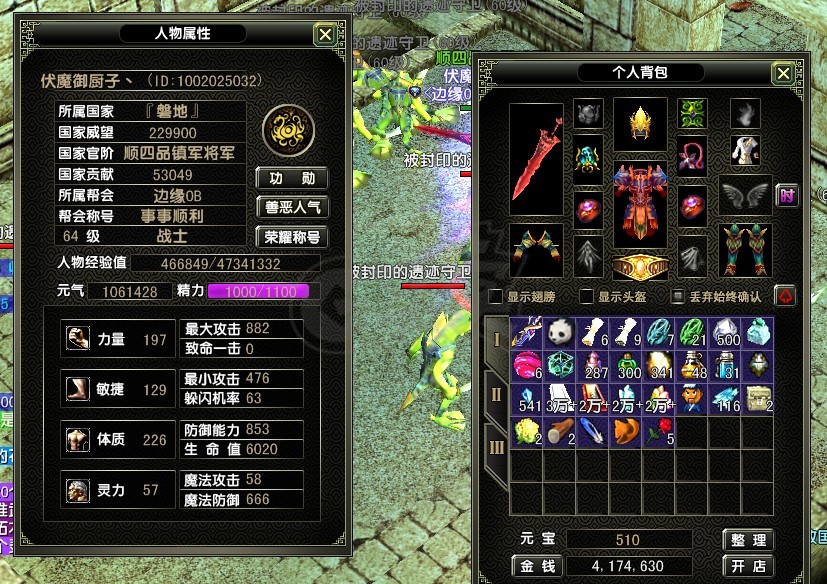The width and height of the screenshot is (827, 584).
Task: Open the 荣耀称号 honor titles
Action: (x=292, y=237)
